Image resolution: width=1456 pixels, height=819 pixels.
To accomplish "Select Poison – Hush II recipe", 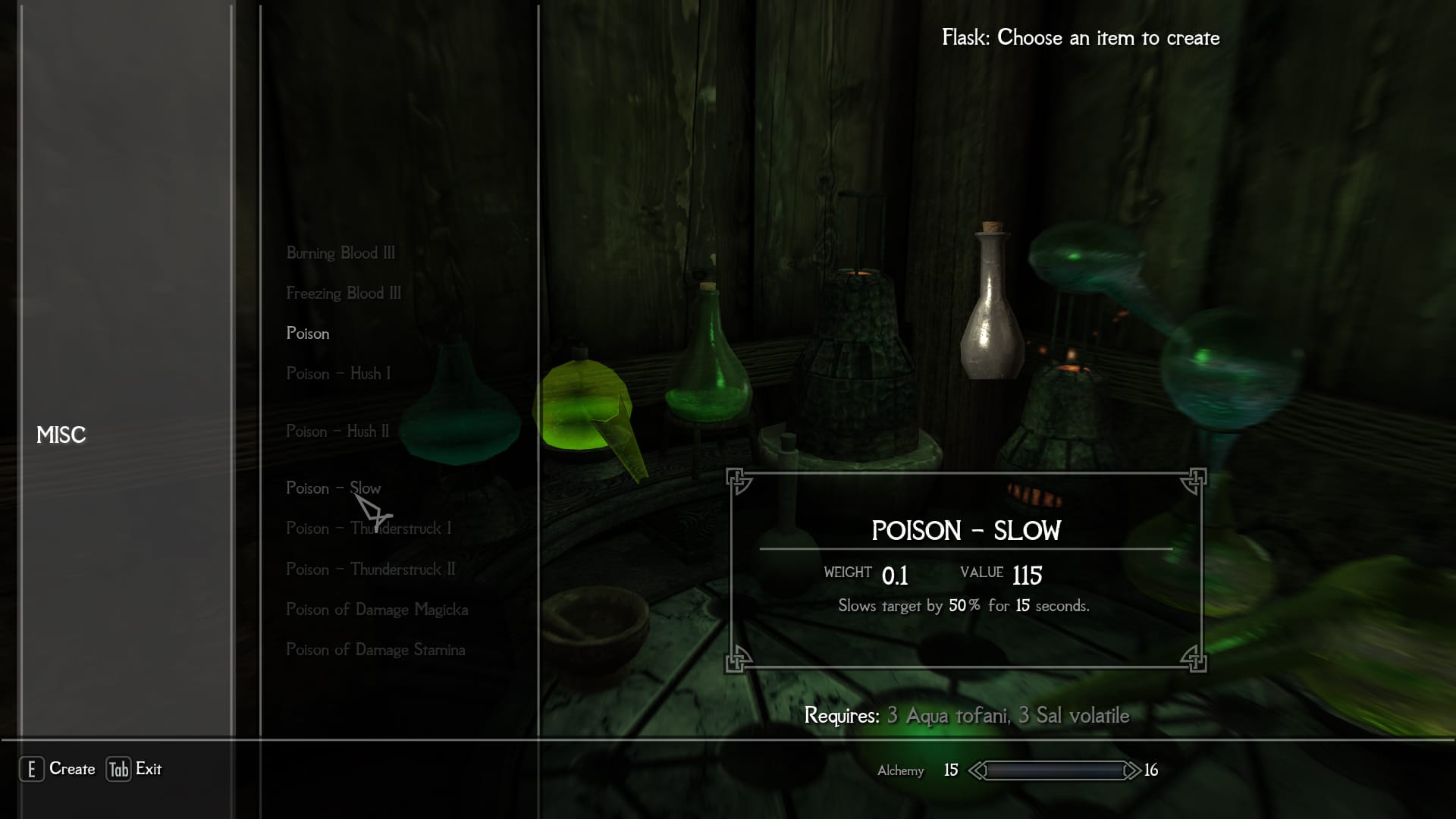I will [337, 431].
